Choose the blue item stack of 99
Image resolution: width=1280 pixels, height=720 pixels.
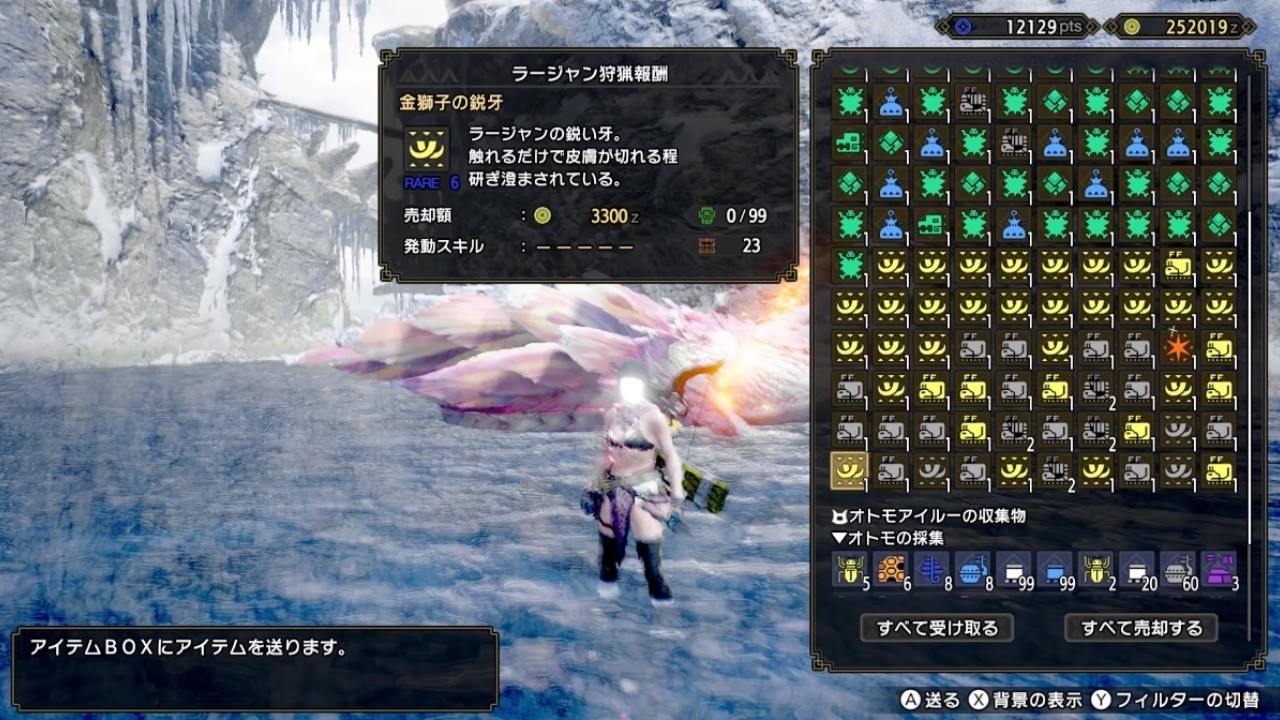coord(1054,569)
